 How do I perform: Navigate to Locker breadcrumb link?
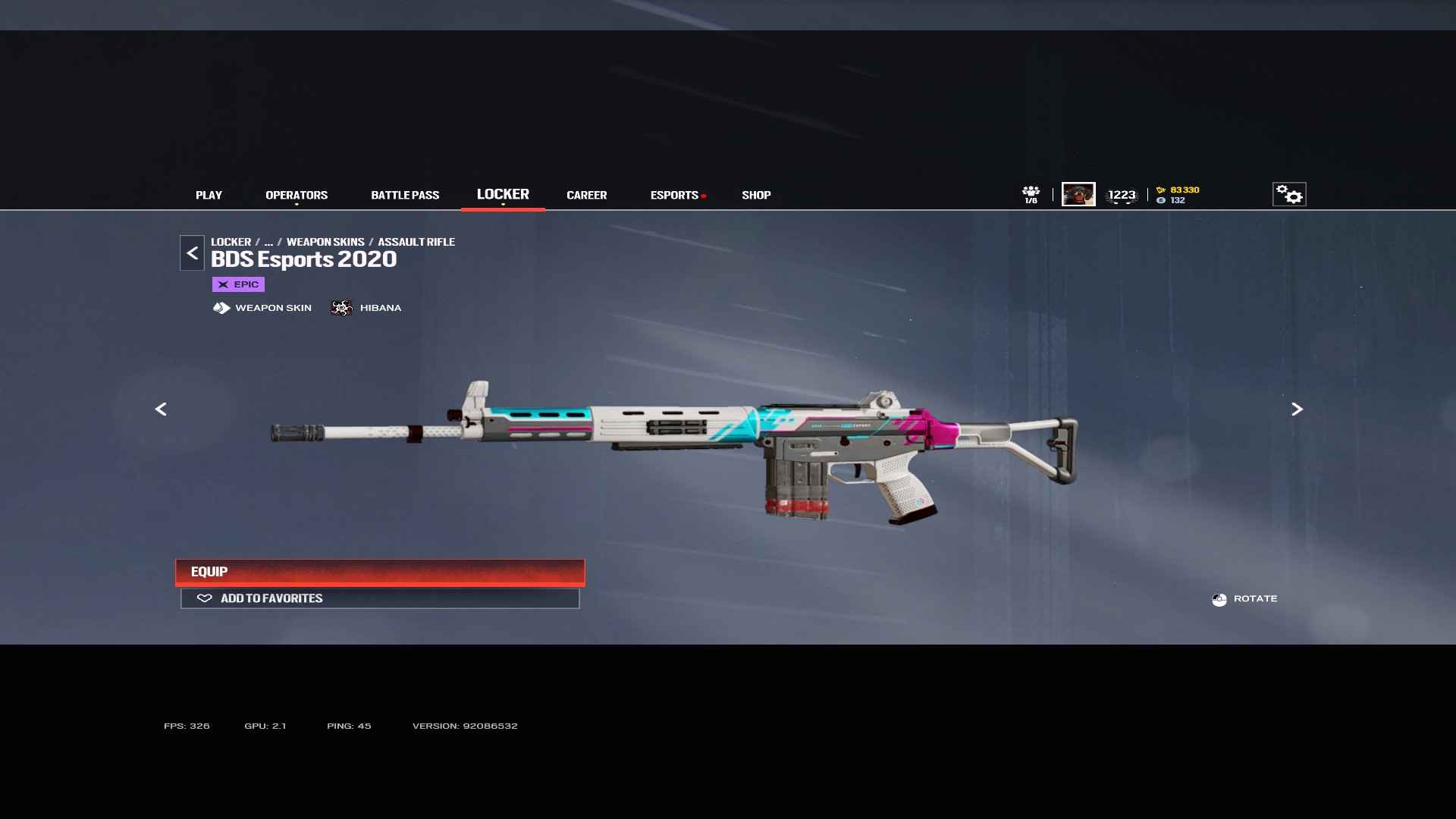[231, 242]
